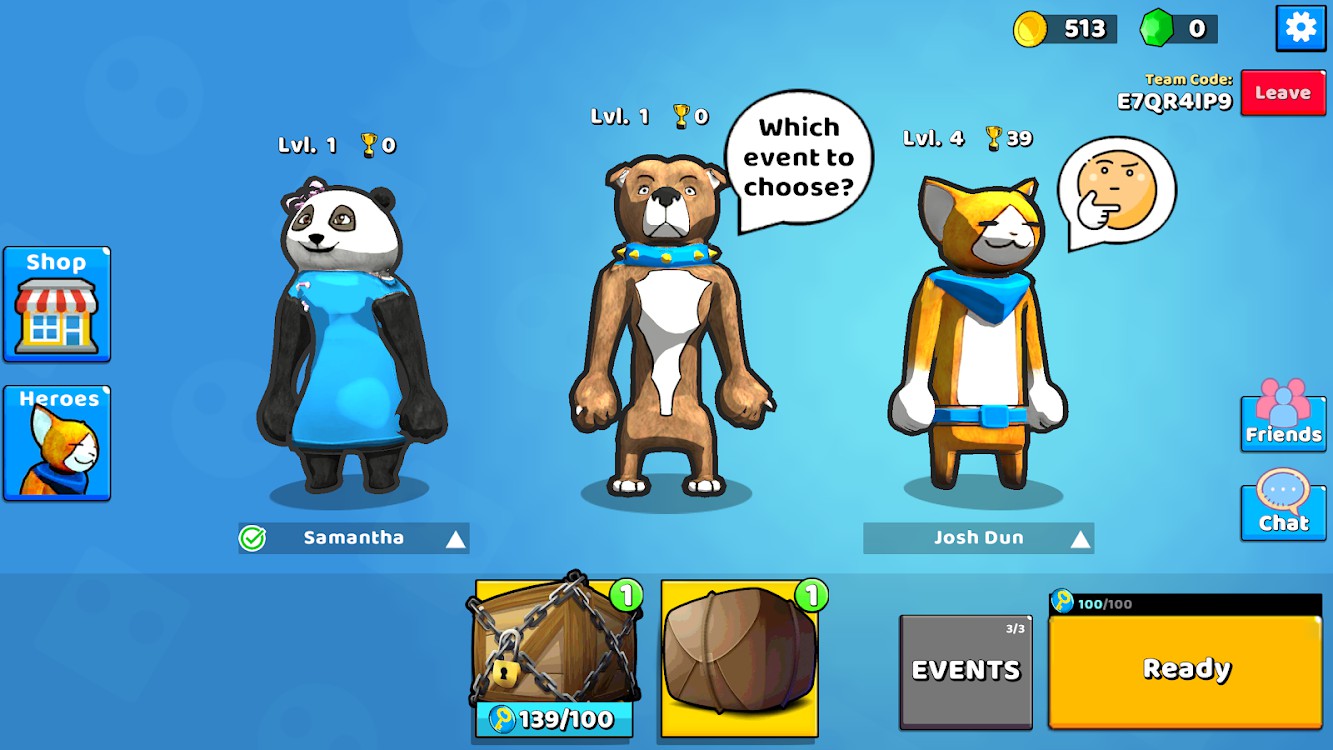Open the Heroes selection screen
1333x750 pixels.
click(x=57, y=443)
